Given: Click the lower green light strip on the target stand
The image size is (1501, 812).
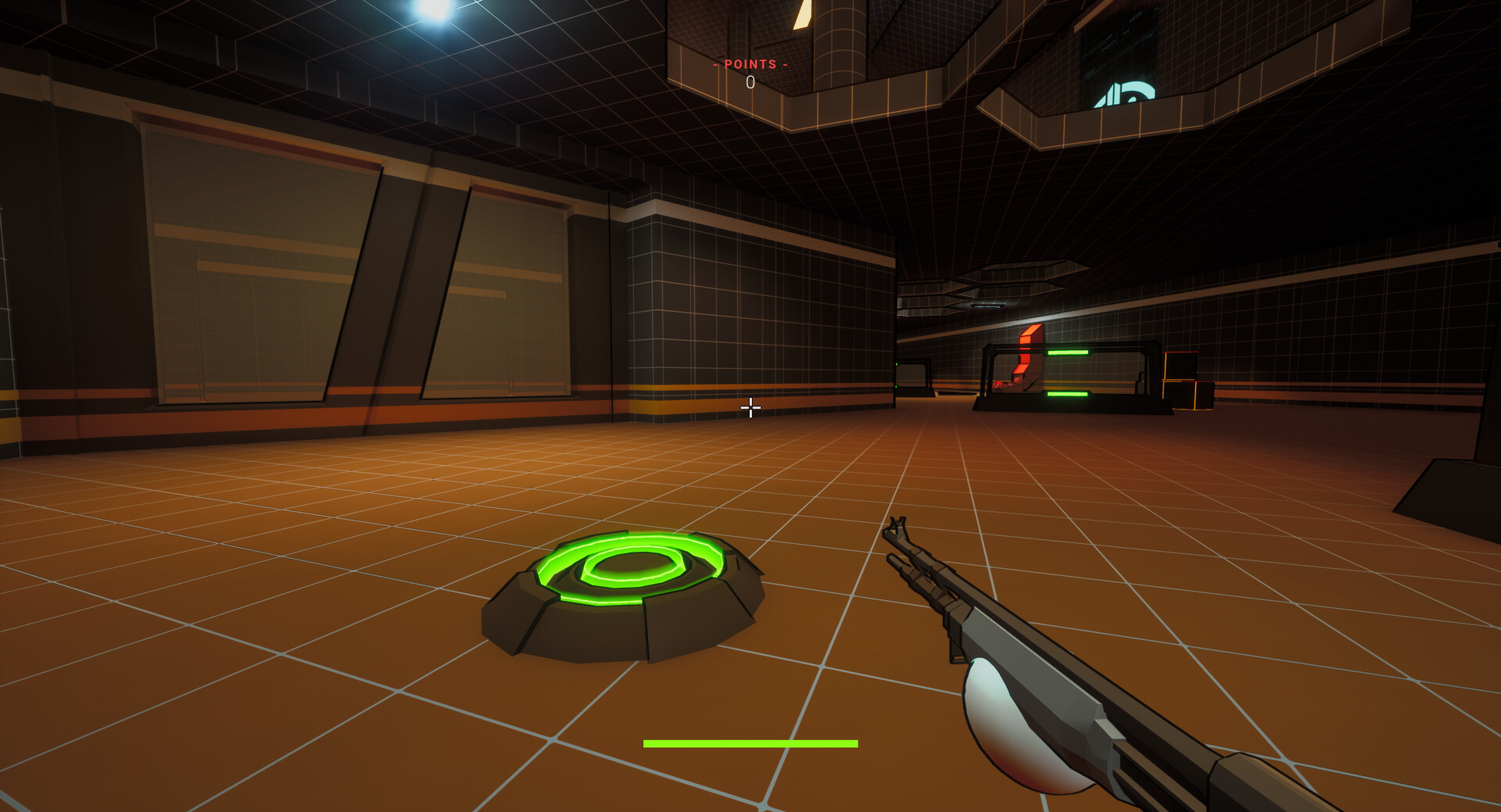Looking at the screenshot, I should 1067,394.
